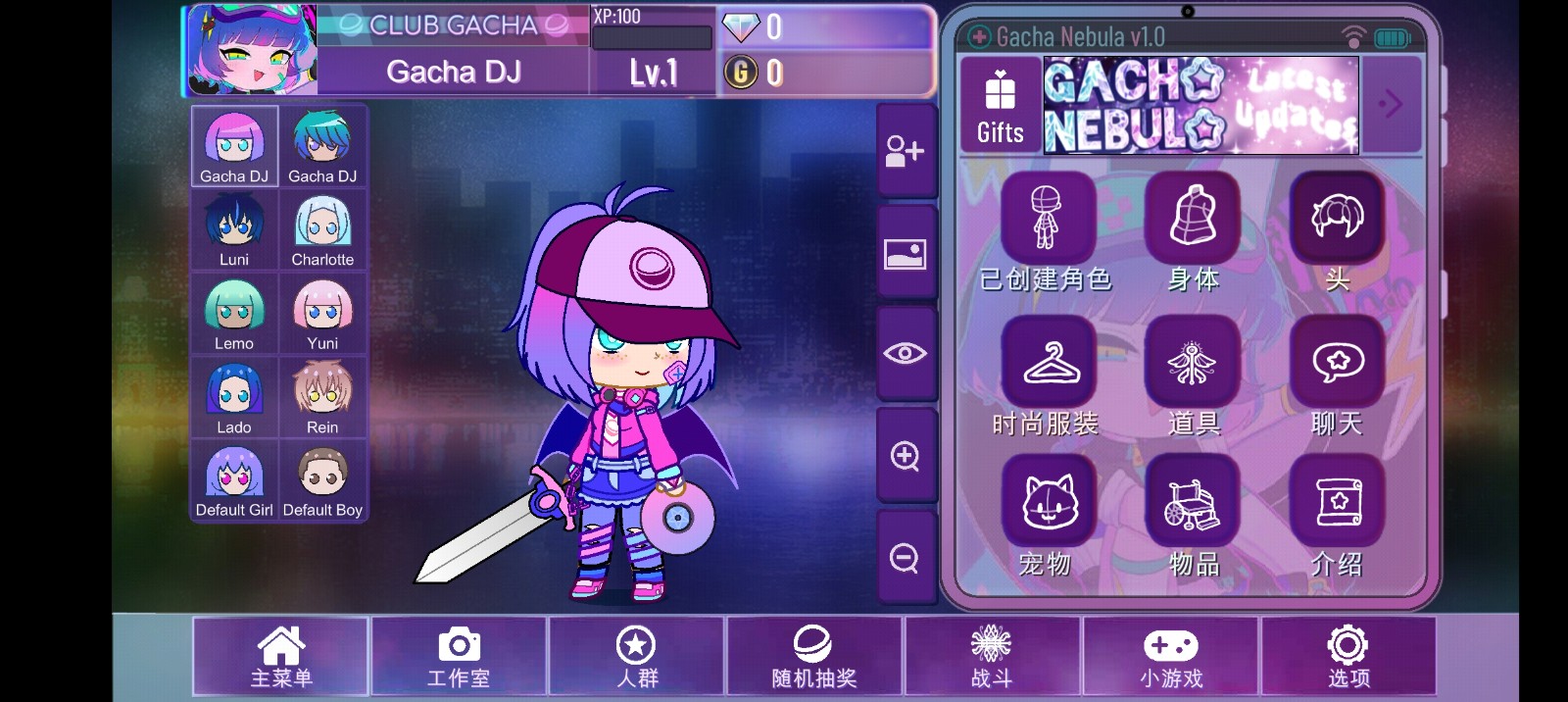This screenshot has width=1568, height=702.
Task: Select the Default Boy character slot
Action: (x=322, y=481)
